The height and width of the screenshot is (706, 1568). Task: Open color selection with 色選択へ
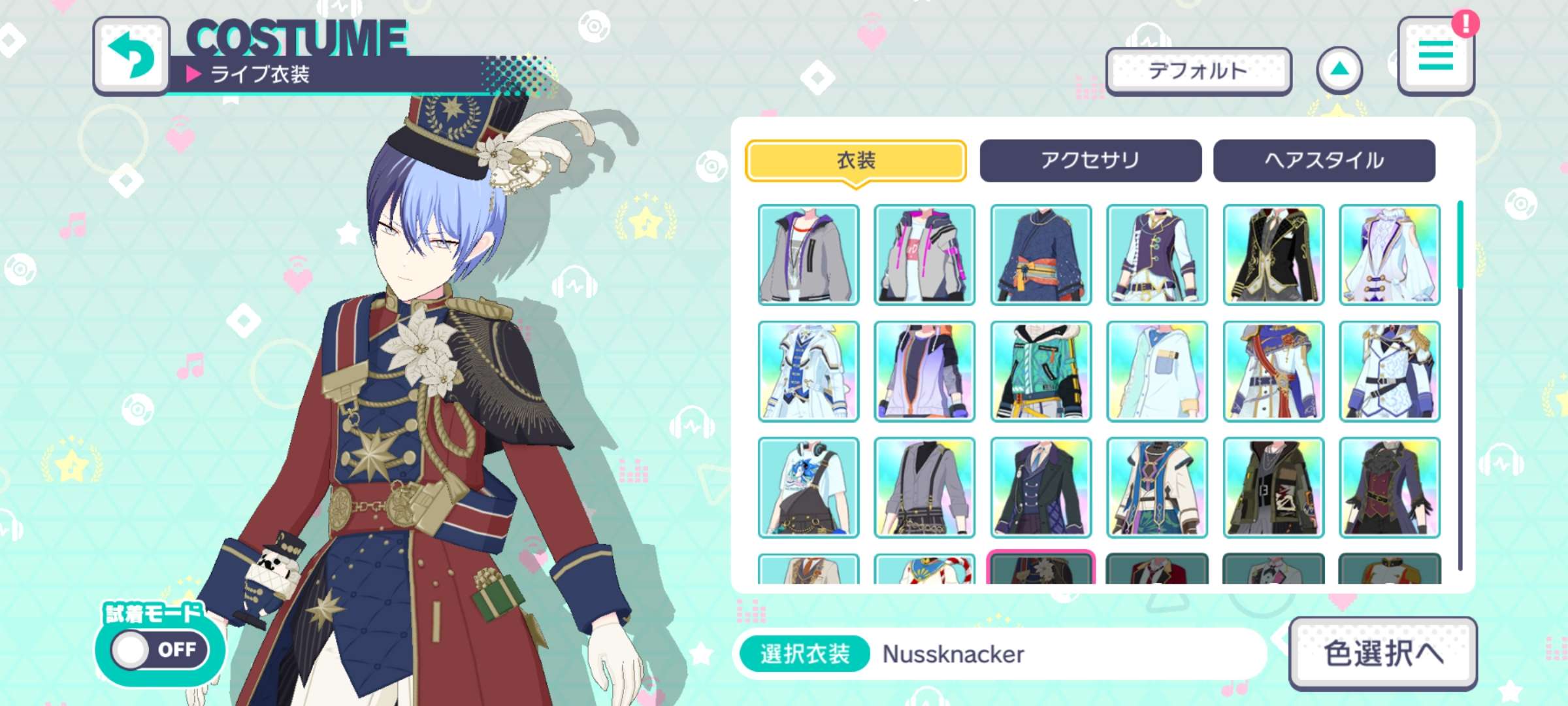point(1382,653)
